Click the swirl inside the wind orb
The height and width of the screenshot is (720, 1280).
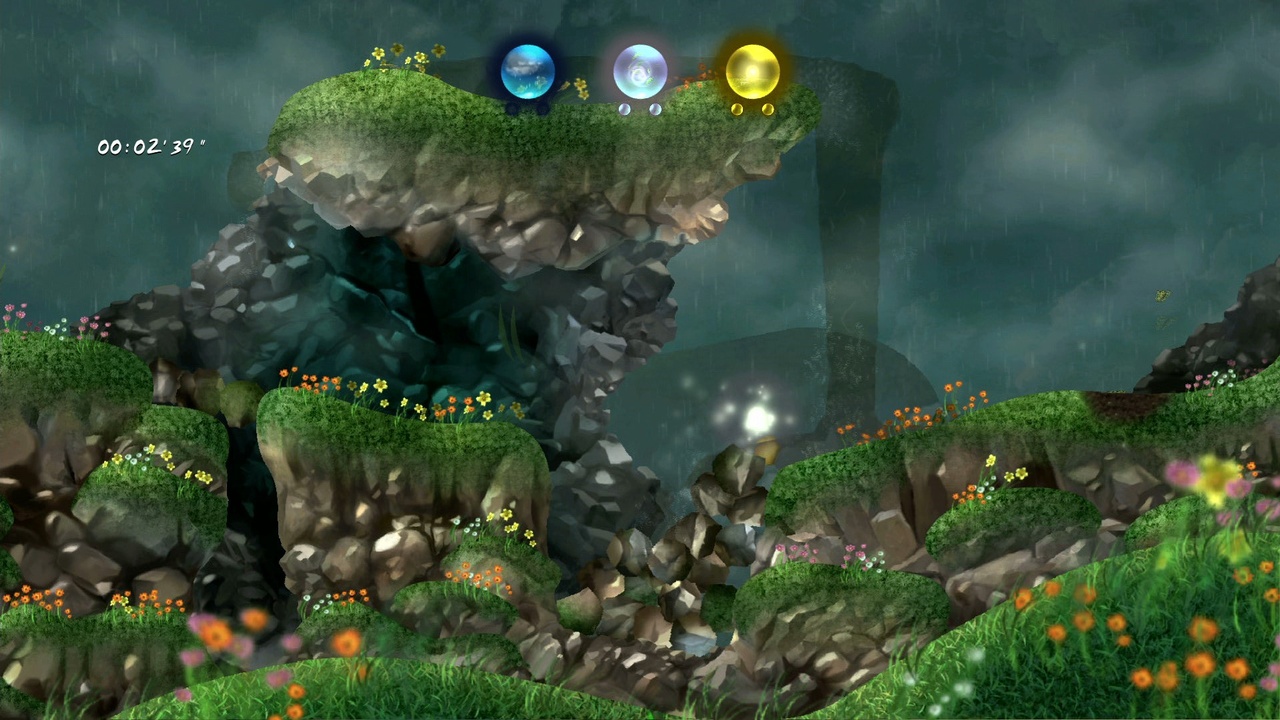point(638,73)
